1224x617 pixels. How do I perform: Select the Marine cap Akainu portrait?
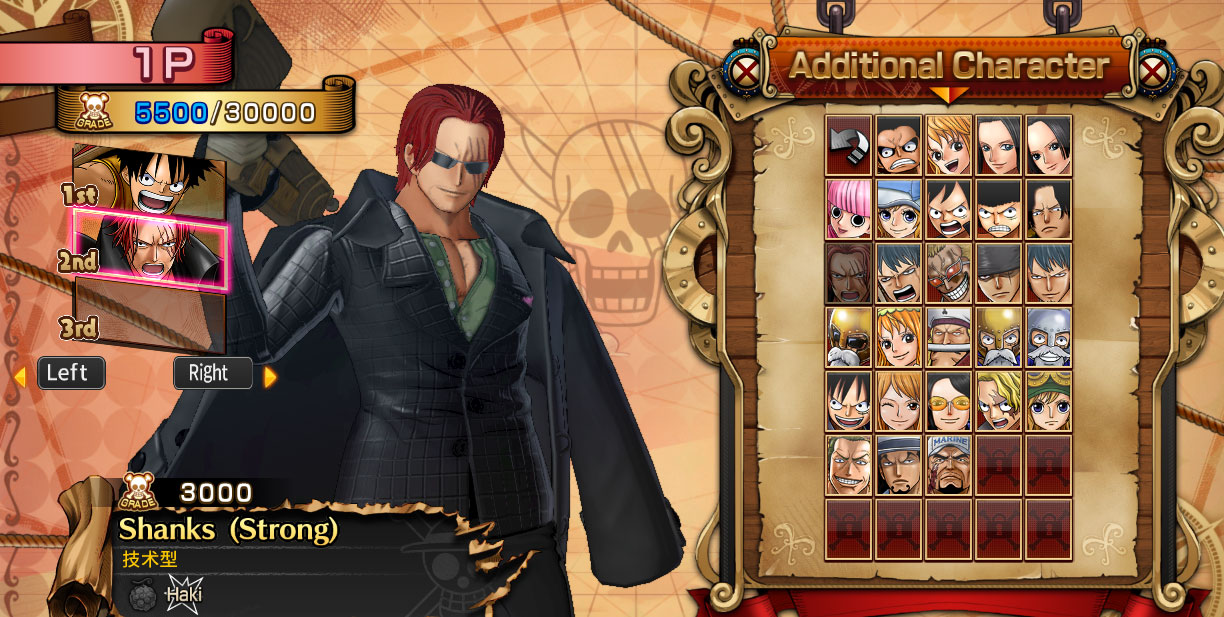948,466
